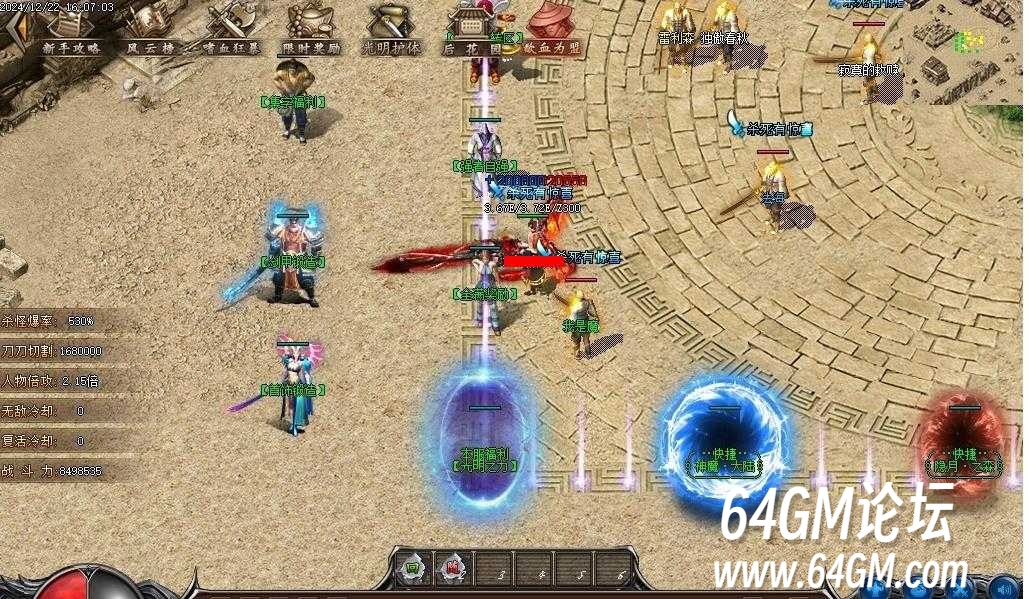Open the 新手攻略 beginner guide
1029x599 pixels.
pos(70,30)
